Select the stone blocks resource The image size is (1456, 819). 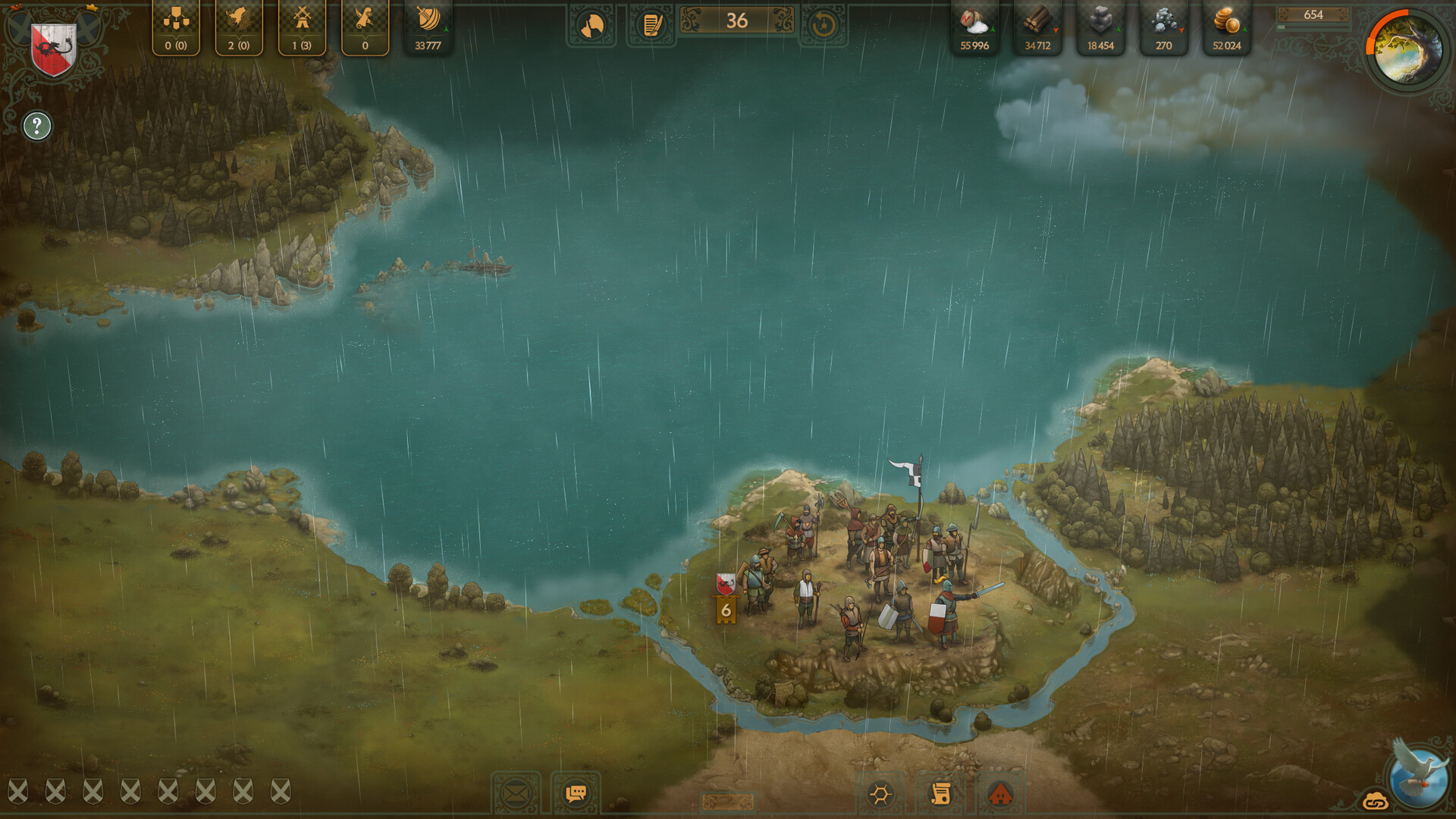[x=1100, y=27]
